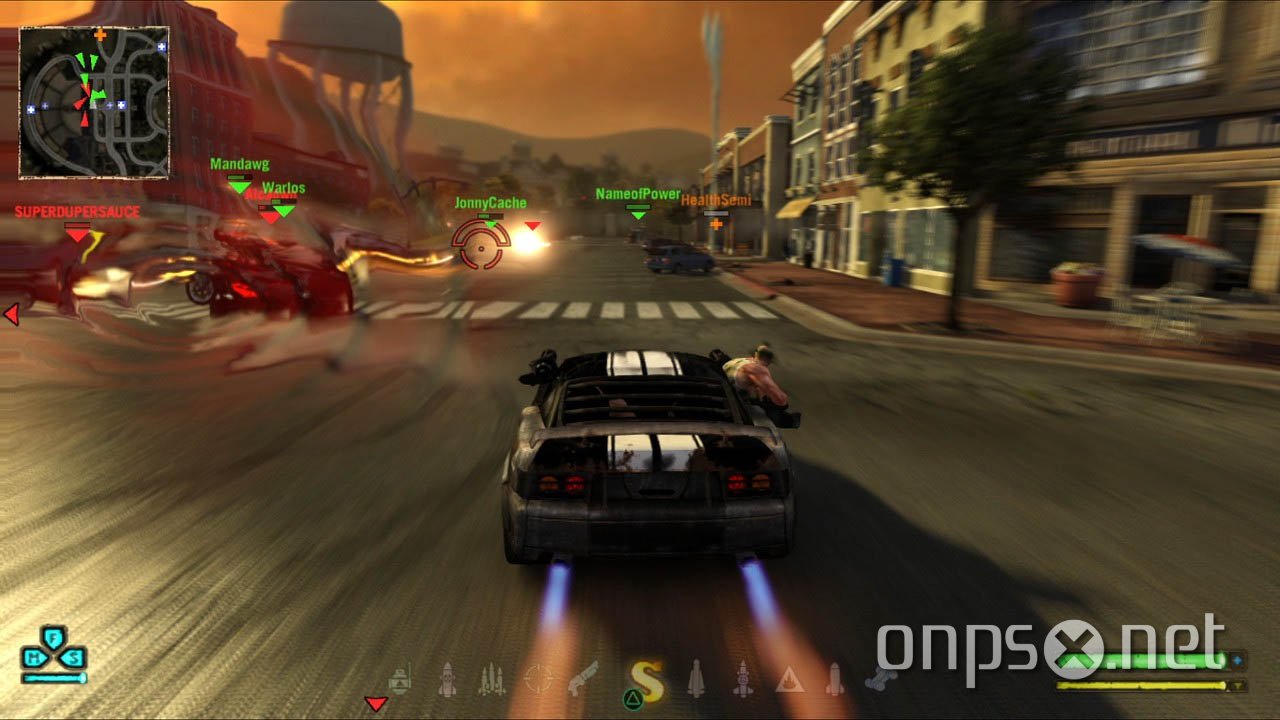Toggle the F shield indicator bottom left
Viewport: 1280px width, 720px height.
coord(52,635)
